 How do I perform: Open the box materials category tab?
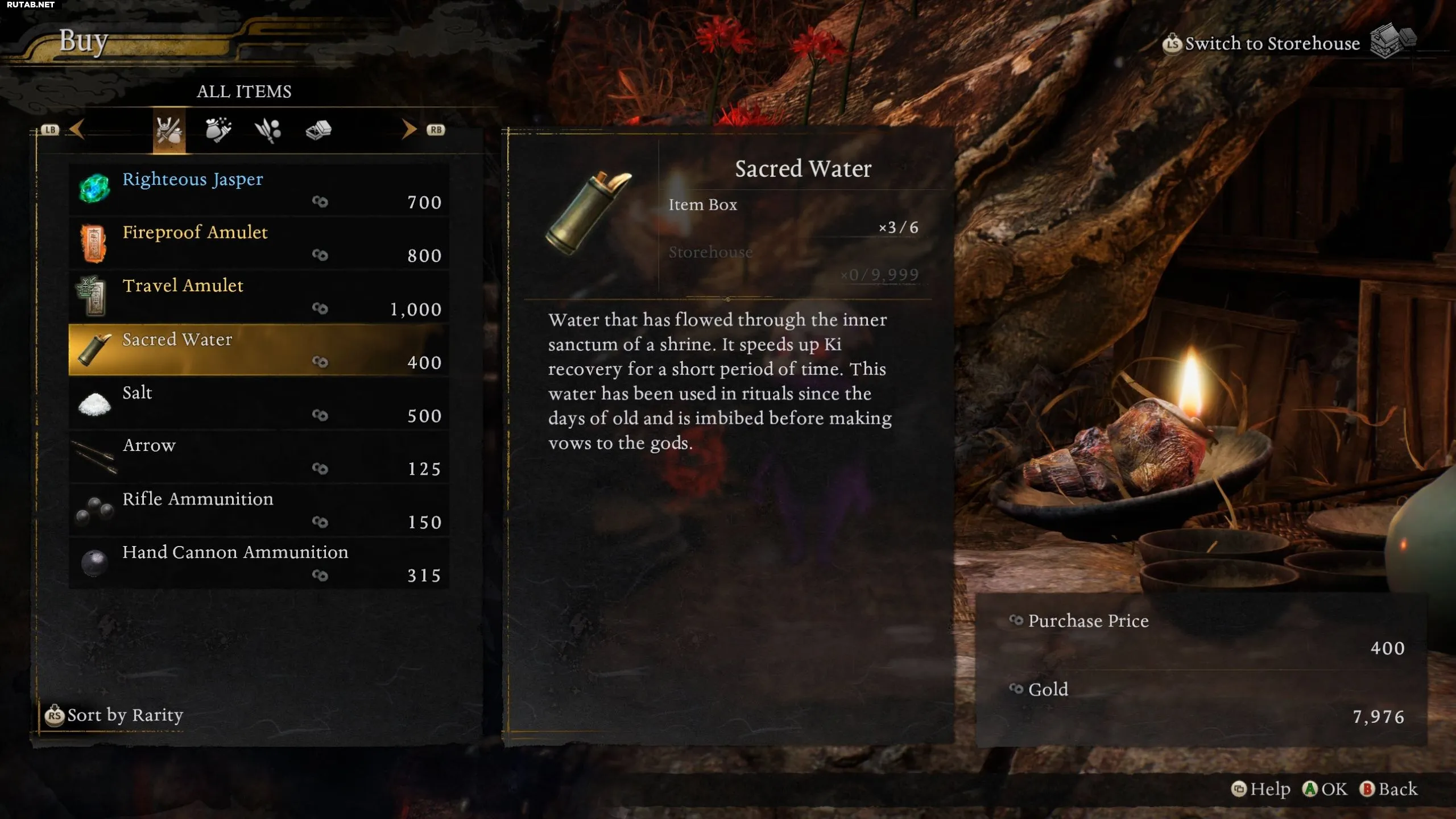click(318, 130)
